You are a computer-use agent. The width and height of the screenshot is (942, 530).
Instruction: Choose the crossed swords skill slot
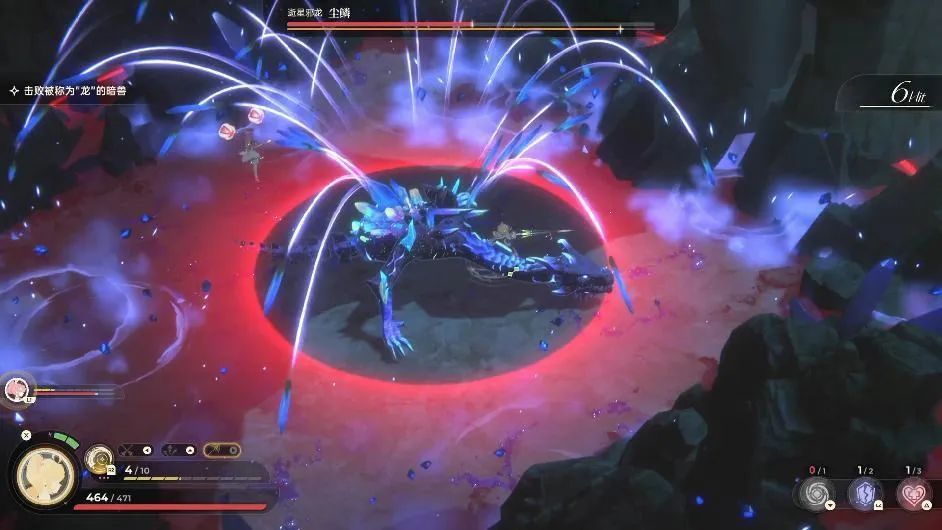click(x=136, y=450)
